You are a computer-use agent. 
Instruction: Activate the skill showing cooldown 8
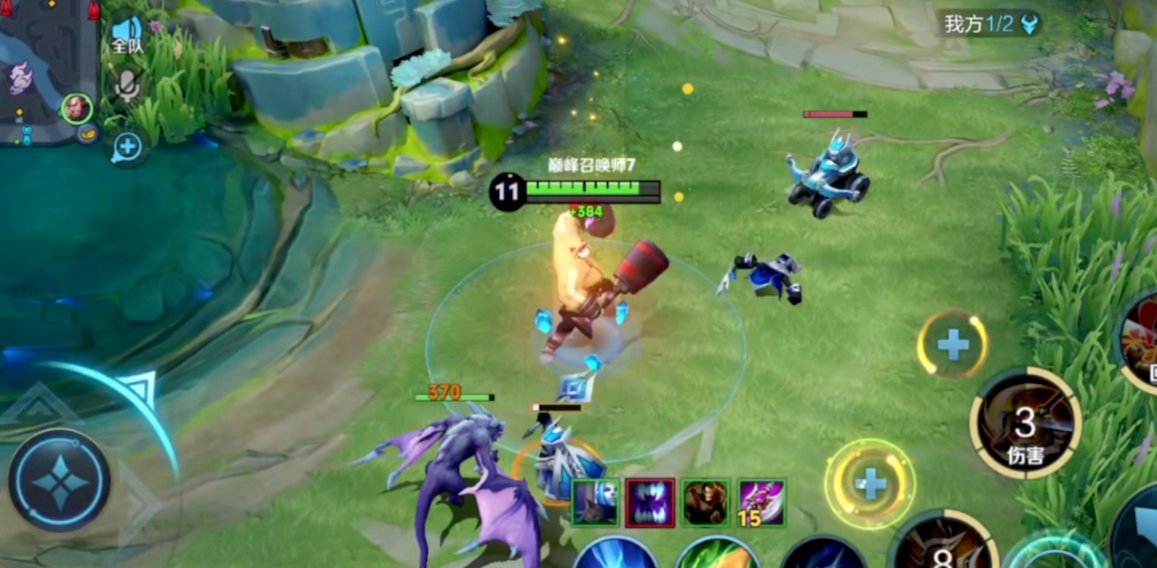coord(941,546)
